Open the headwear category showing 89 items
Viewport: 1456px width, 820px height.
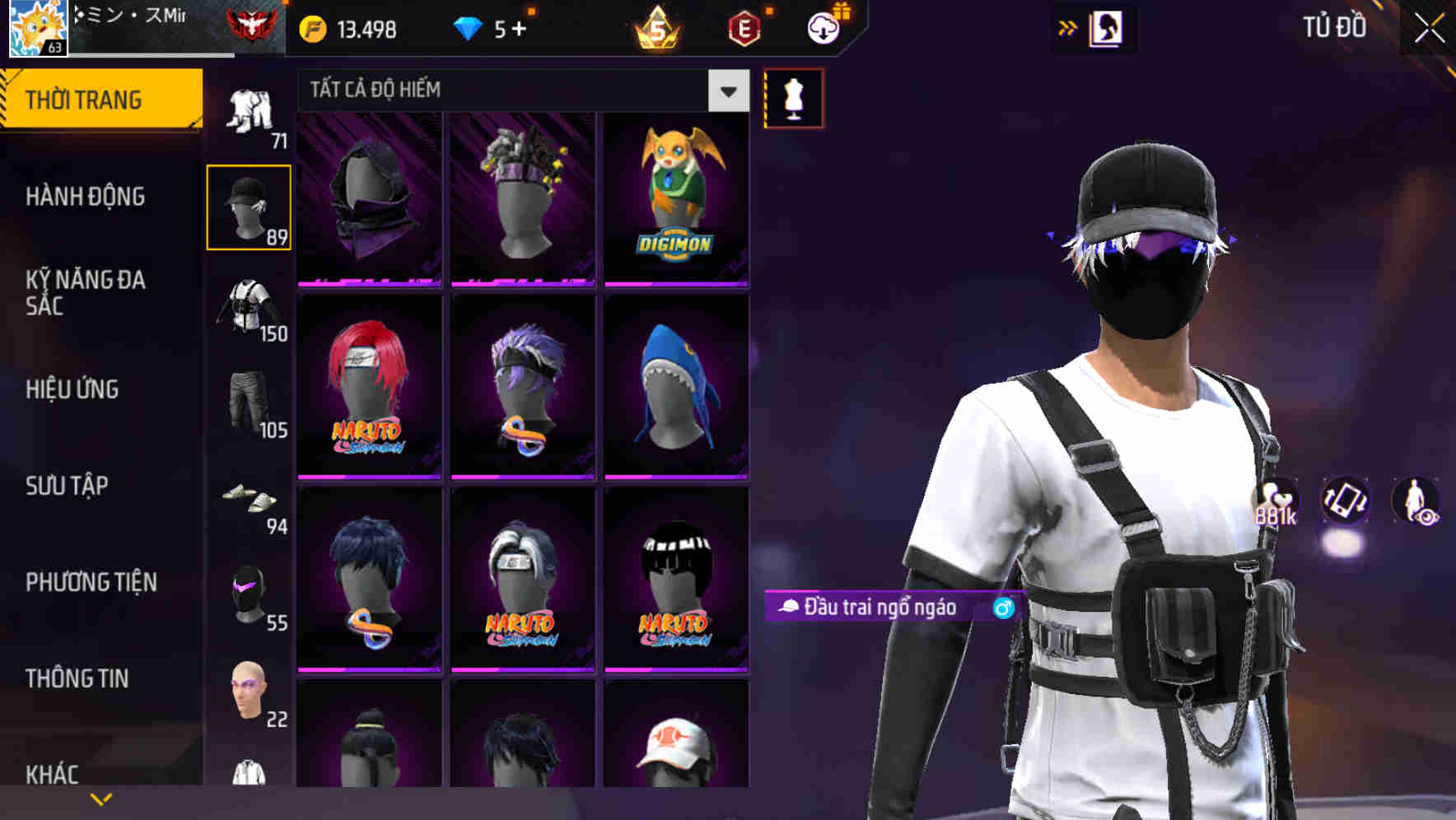click(249, 206)
